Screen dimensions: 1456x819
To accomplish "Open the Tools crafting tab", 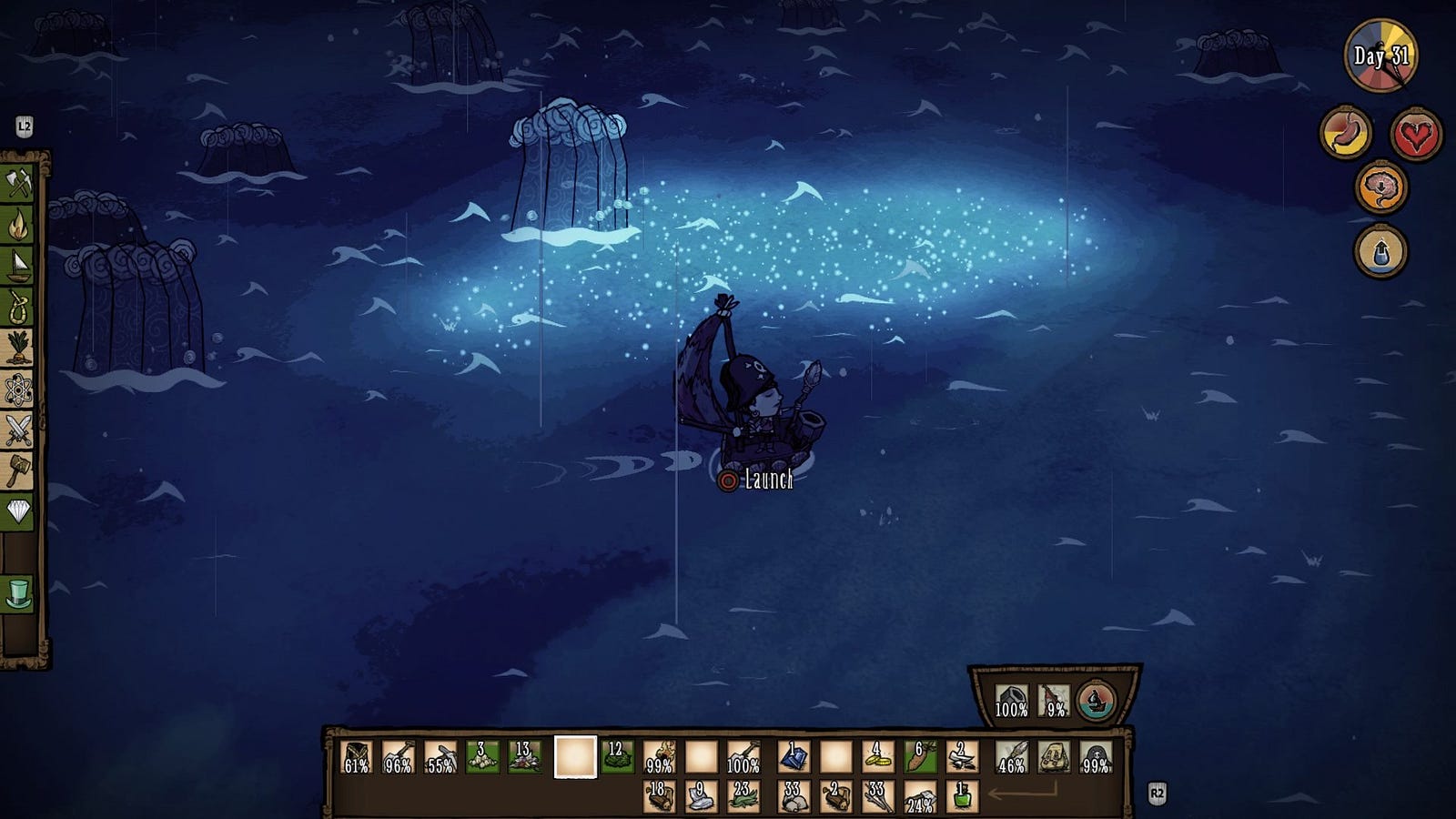I will 18,185.
